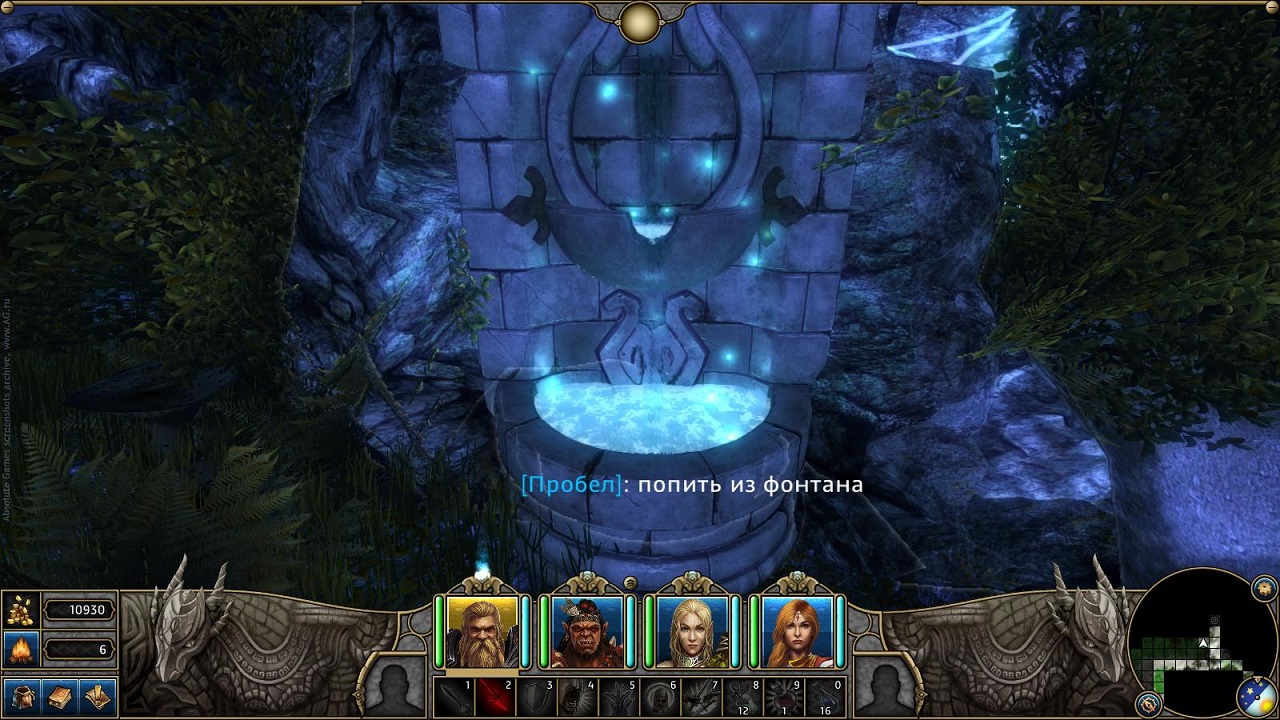Open the spellbook

pos(60,696)
